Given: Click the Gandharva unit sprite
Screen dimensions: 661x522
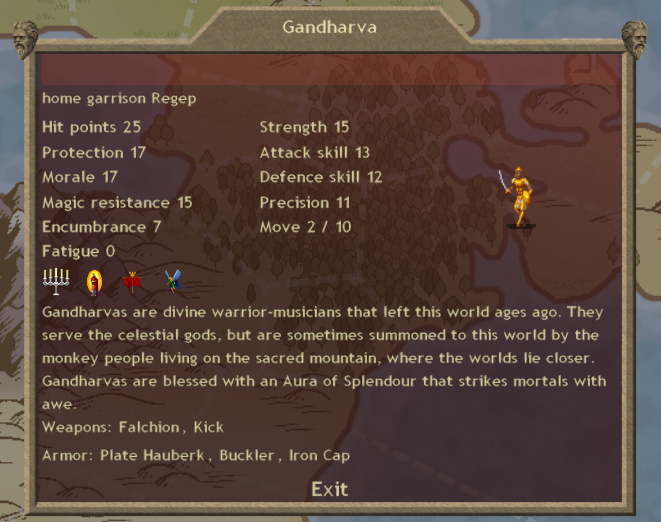Looking at the screenshot, I should tap(518, 197).
